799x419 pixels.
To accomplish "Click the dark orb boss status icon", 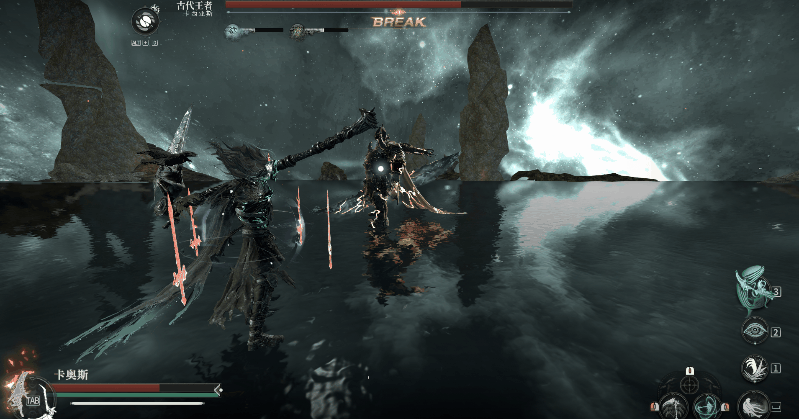I will coord(298,30).
